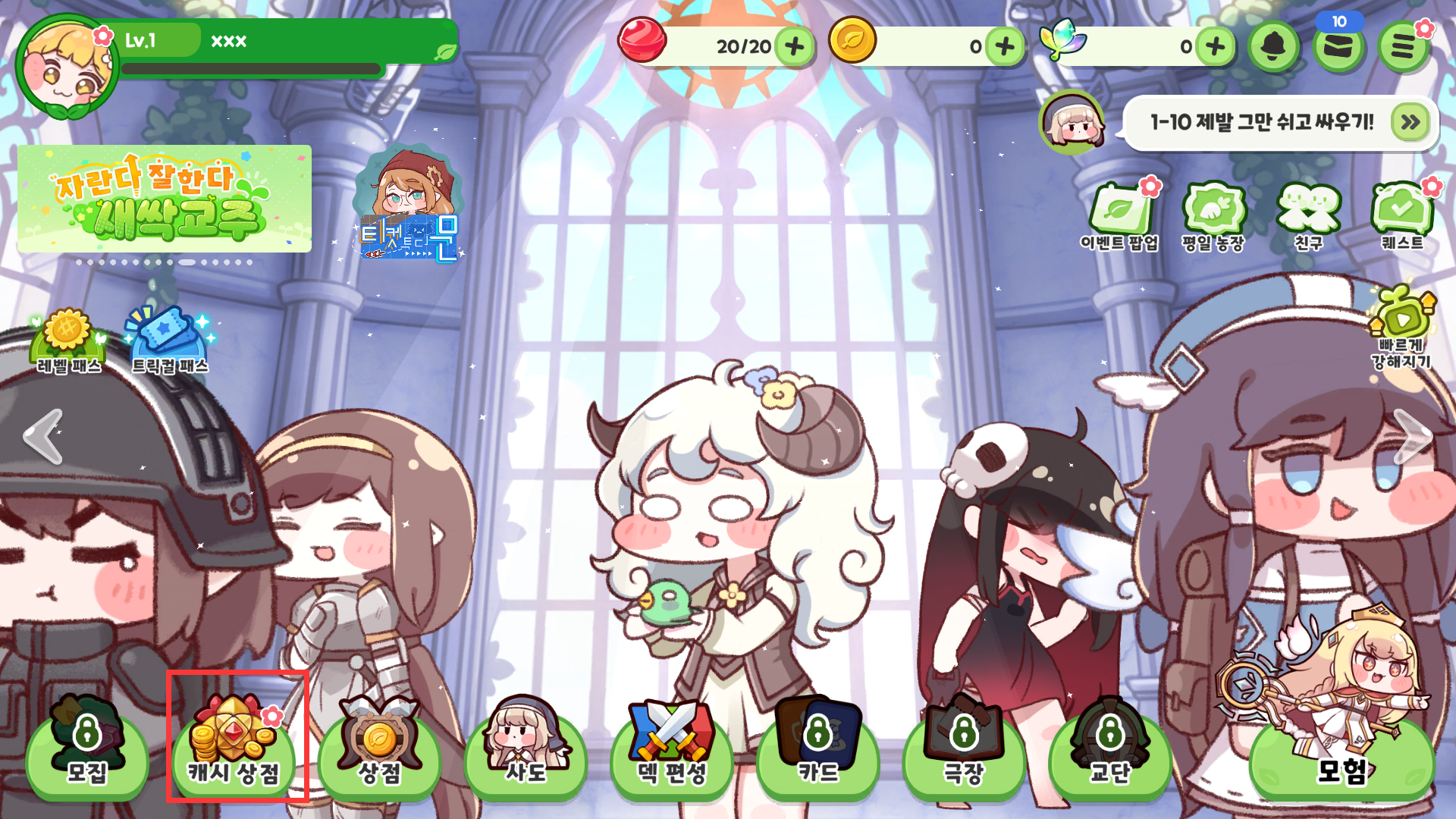Open the mailbox with 10 badge
Viewport: 1456px width, 819px height.
[x=1338, y=47]
